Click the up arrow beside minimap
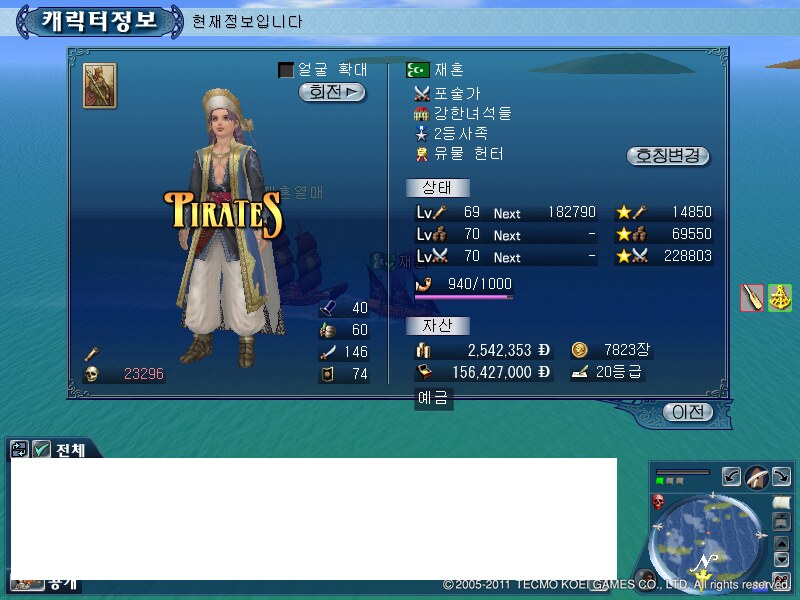Image resolution: width=800 pixels, height=600 pixels. [x=782, y=543]
